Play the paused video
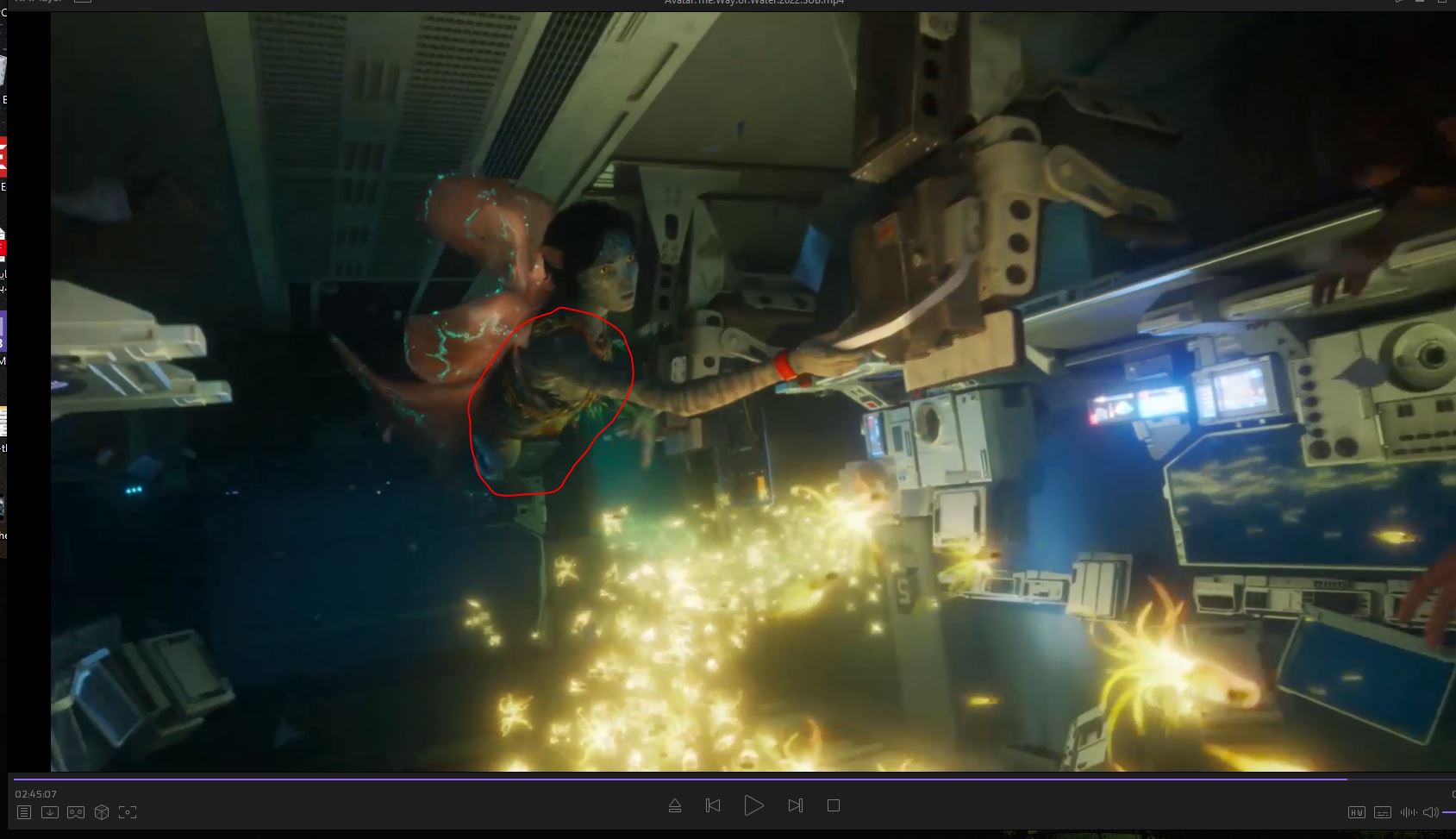This screenshot has width=1456, height=839. [x=753, y=805]
